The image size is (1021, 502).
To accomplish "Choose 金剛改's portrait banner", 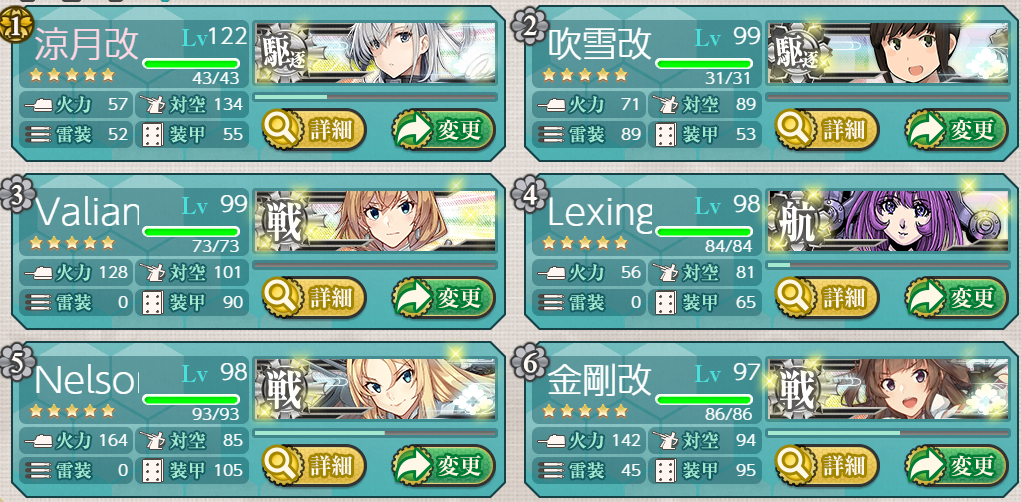I will click(x=889, y=388).
